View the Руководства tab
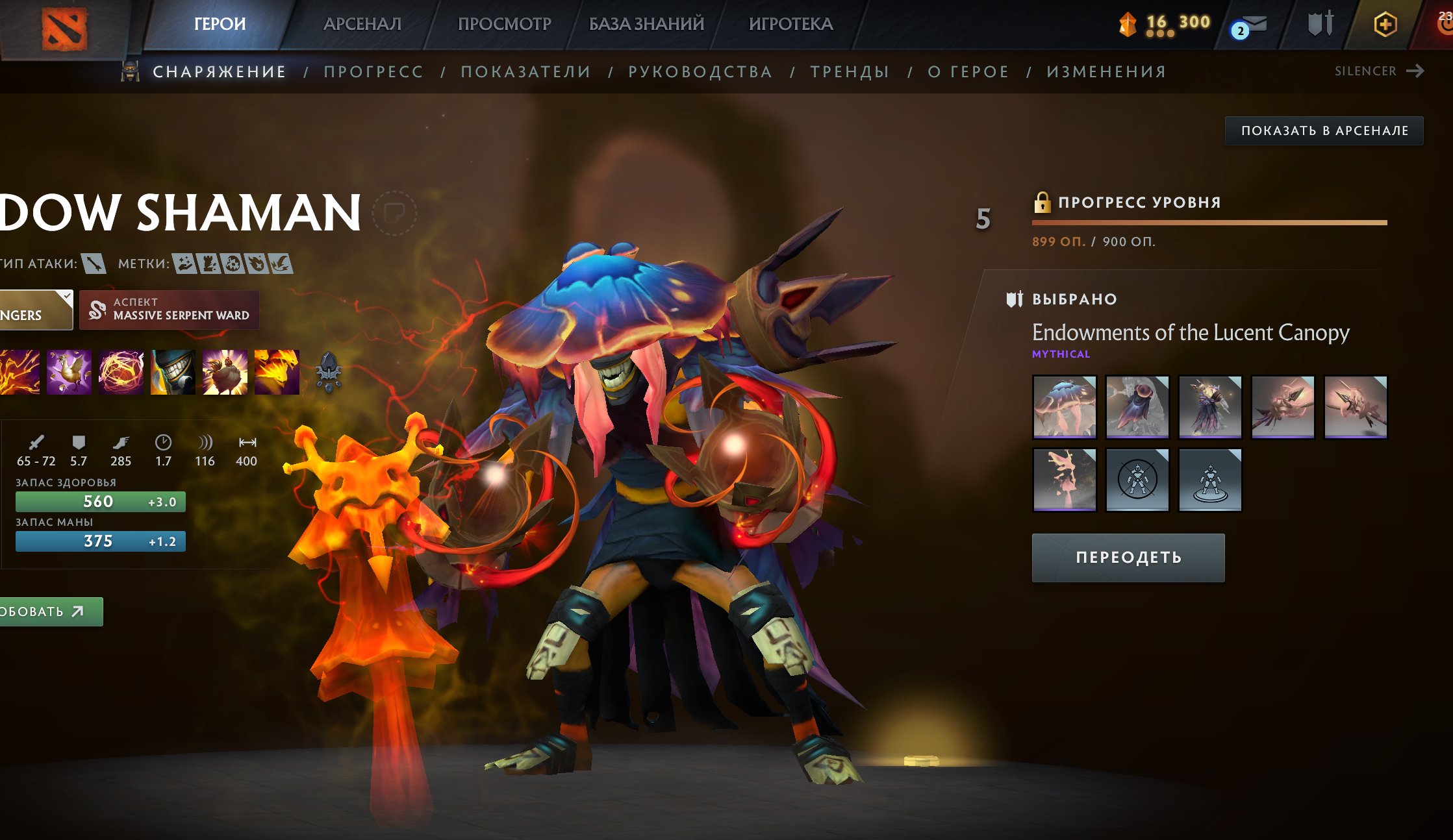 click(700, 71)
